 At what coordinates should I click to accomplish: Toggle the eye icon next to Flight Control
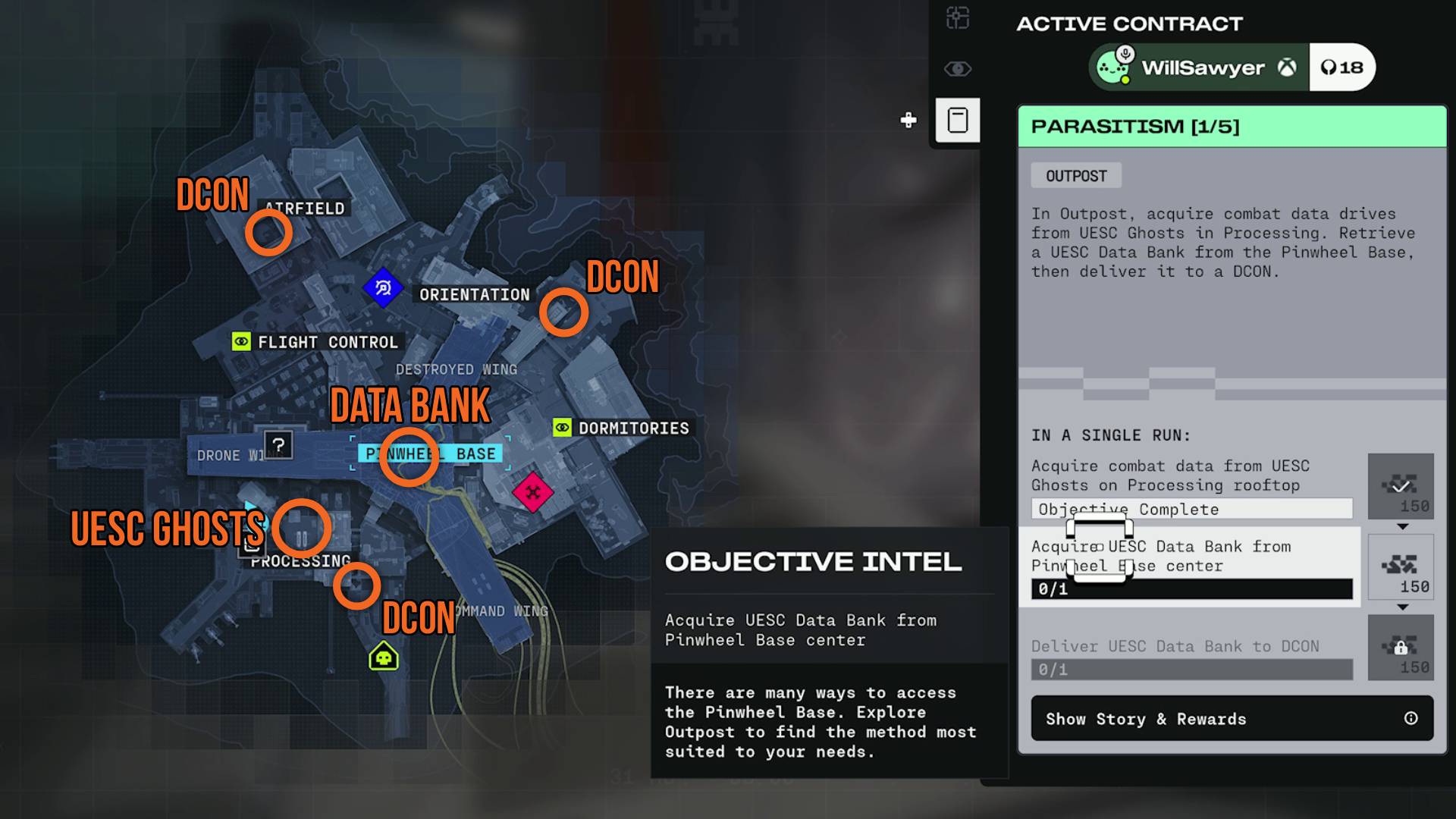click(x=241, y=342)
